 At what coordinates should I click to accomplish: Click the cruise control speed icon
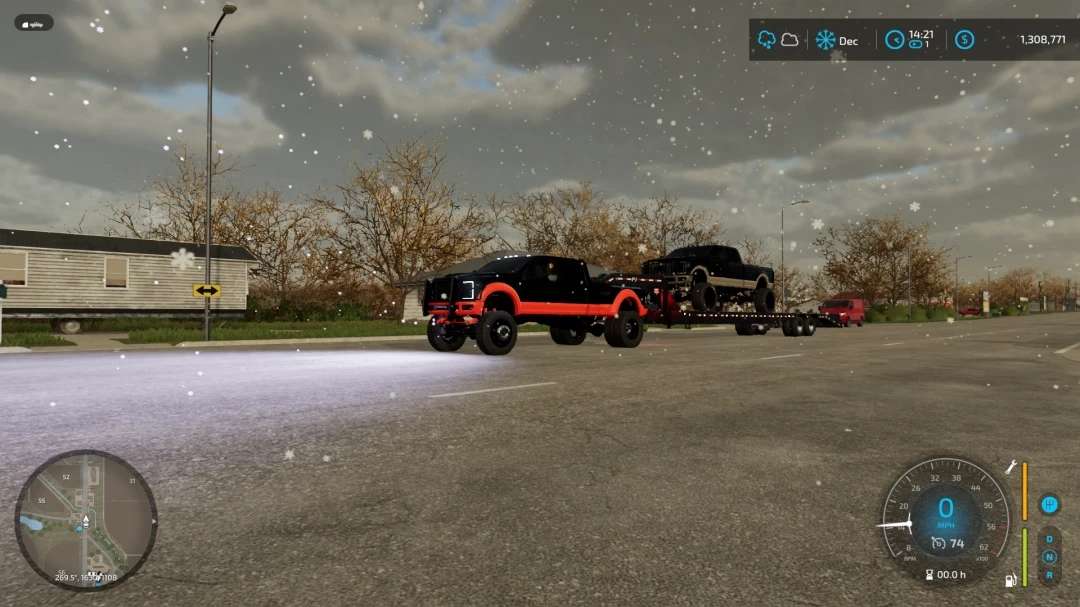point(938,543)
